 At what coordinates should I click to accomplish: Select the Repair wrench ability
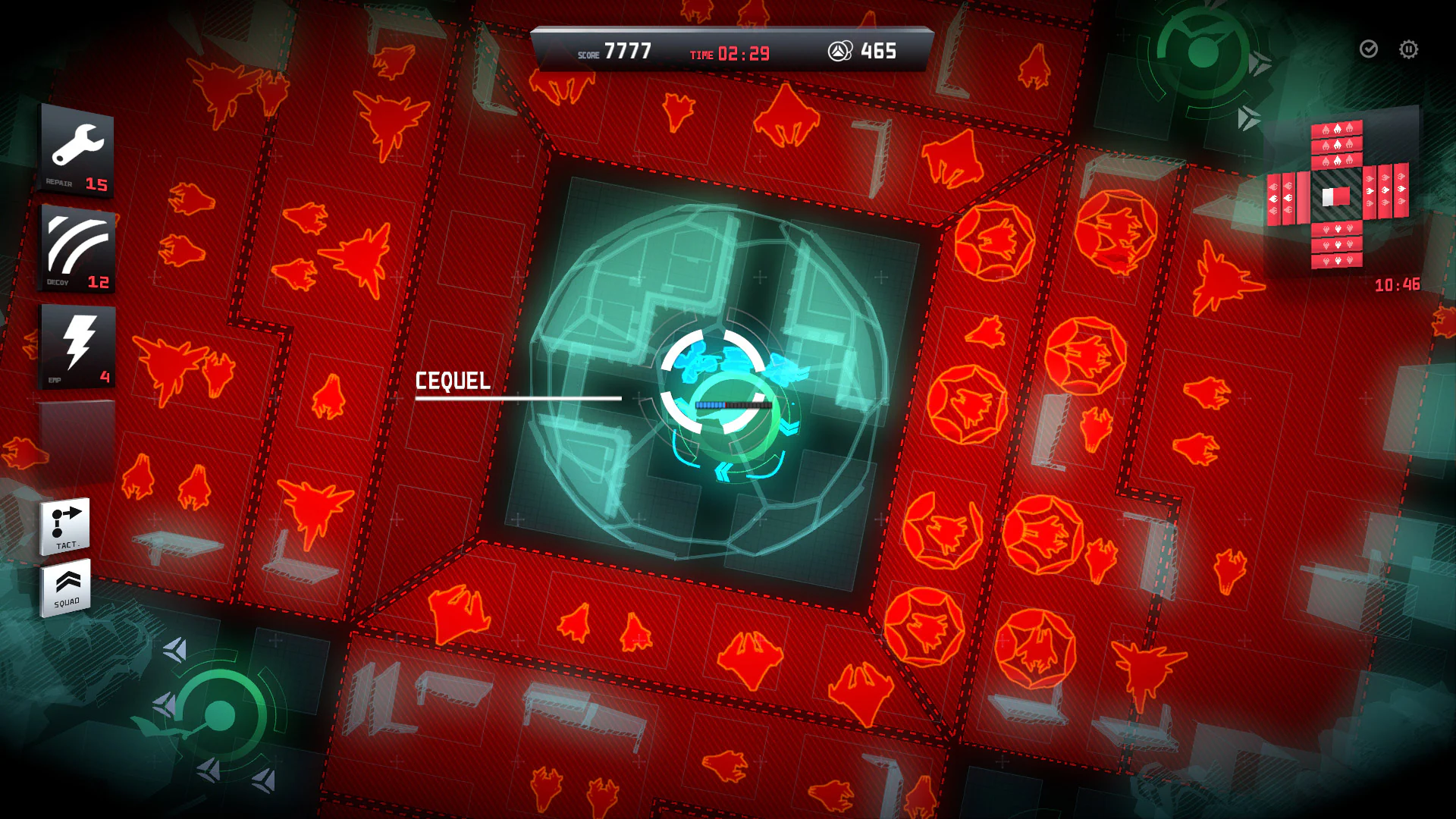pos(76,148)
